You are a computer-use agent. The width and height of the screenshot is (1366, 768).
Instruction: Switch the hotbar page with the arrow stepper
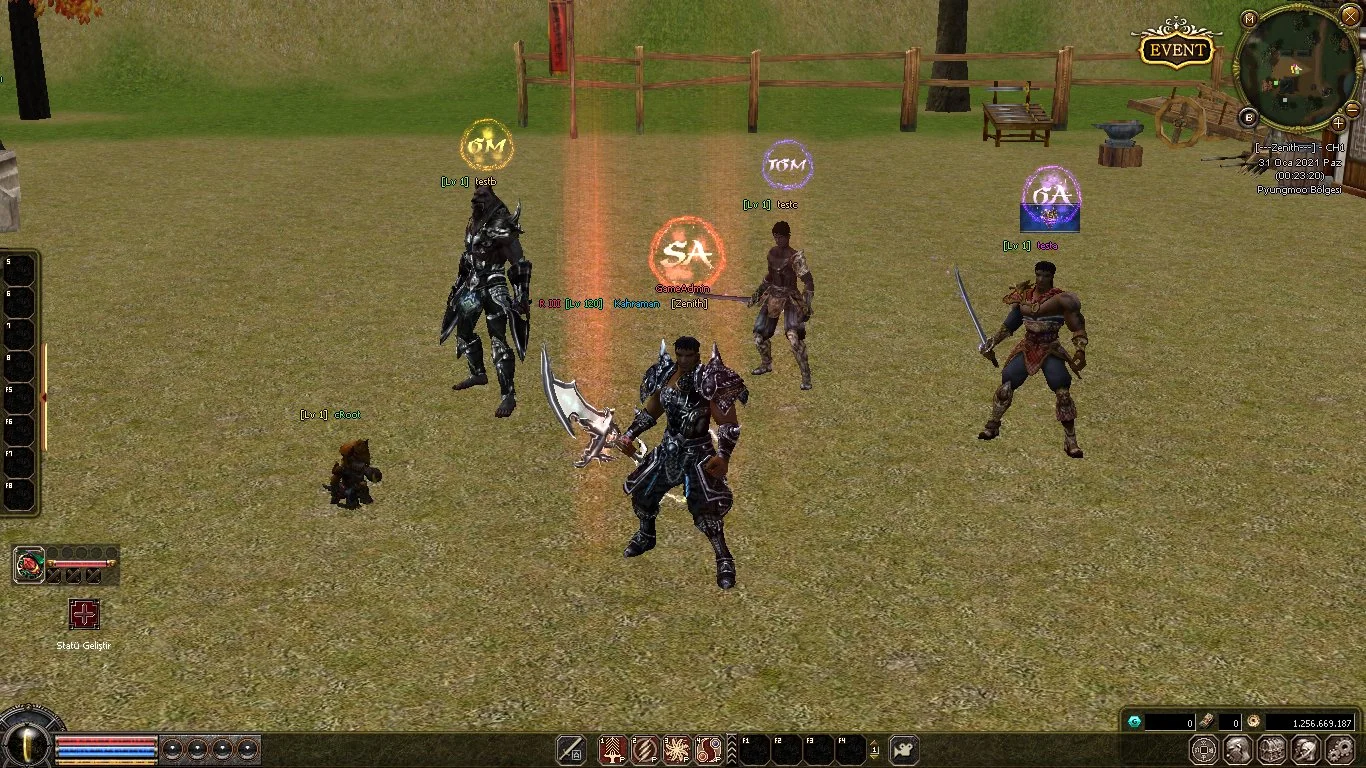click(x=875, y=749)
